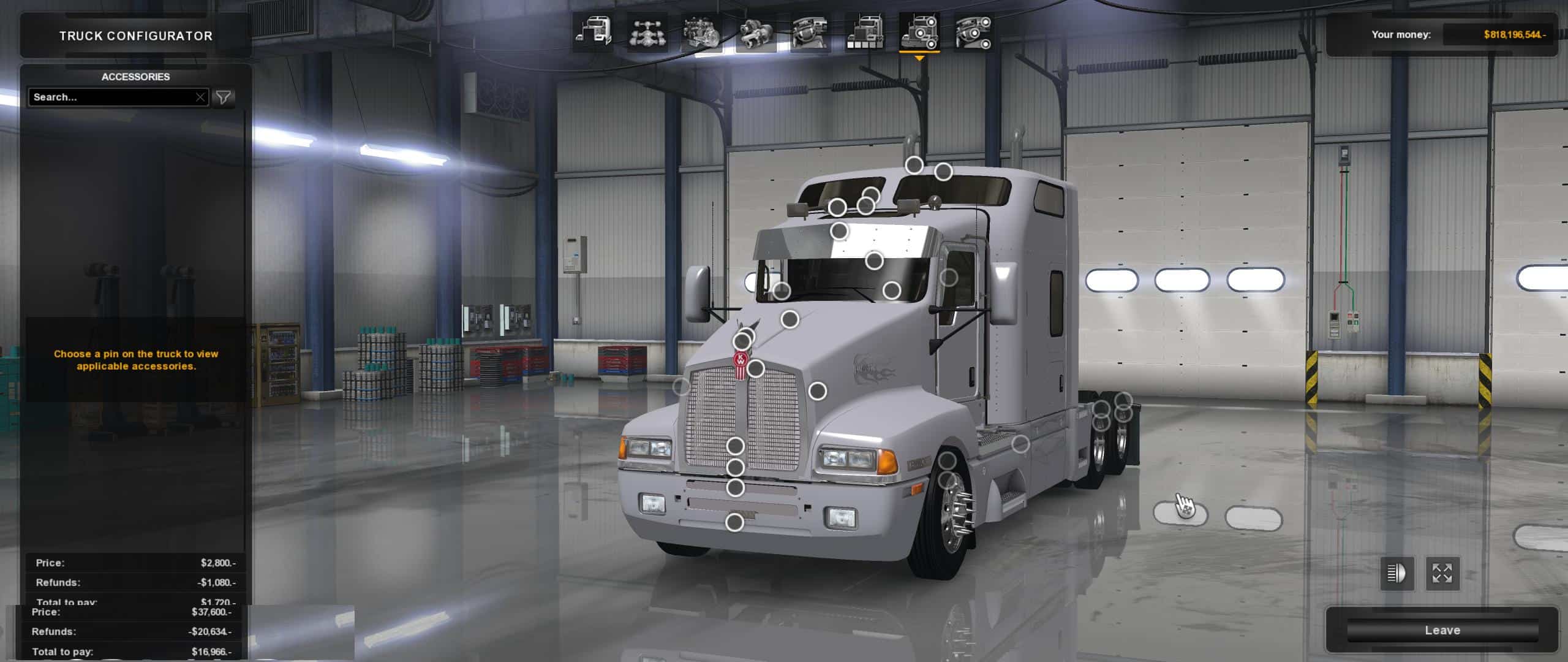1568x662 pixels.
Task: Choose the pin on the side fuel tank
Action: point(1020,444)
